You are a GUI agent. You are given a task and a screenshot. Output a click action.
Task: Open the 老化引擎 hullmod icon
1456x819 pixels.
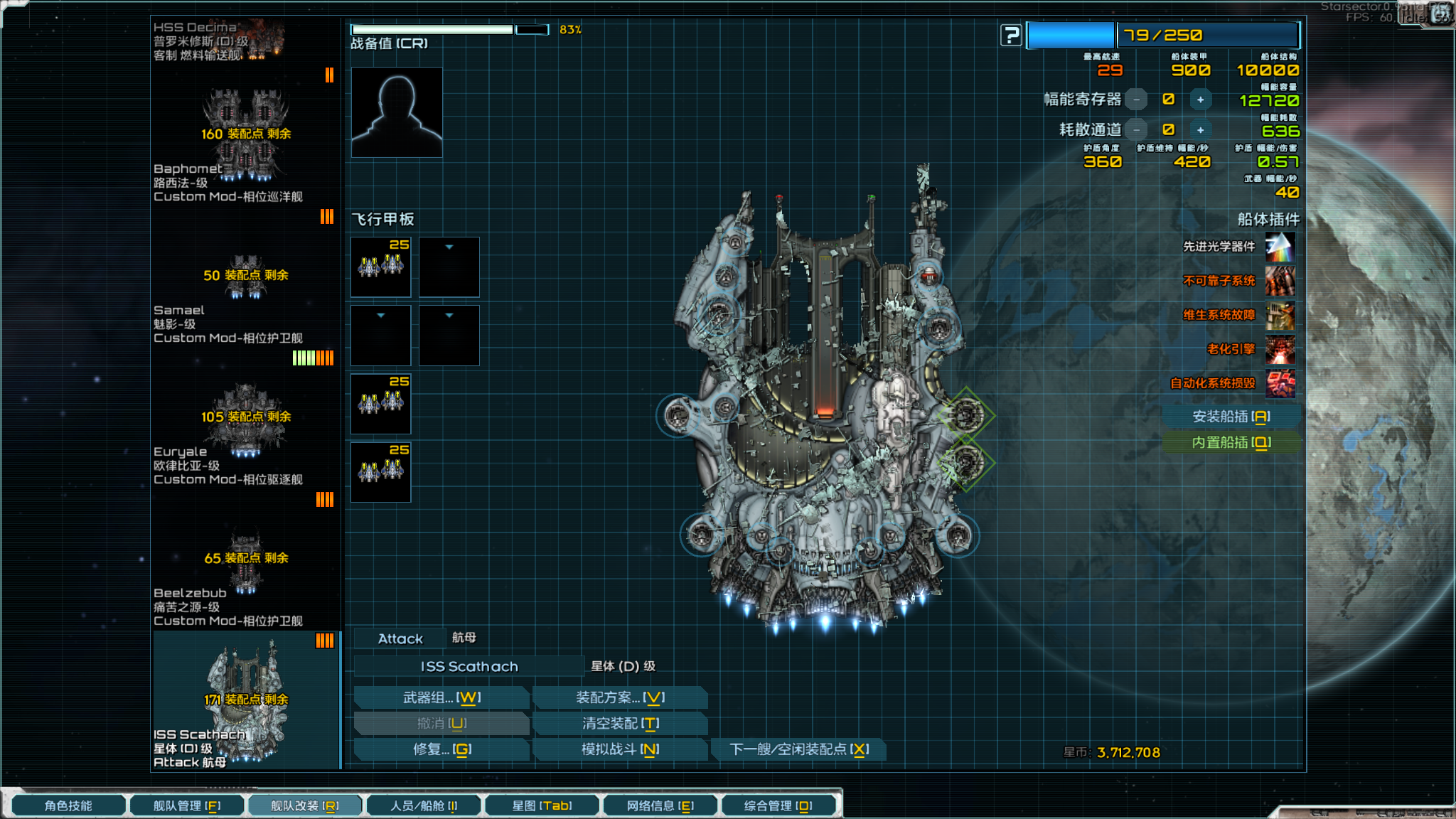(1279, 349)
